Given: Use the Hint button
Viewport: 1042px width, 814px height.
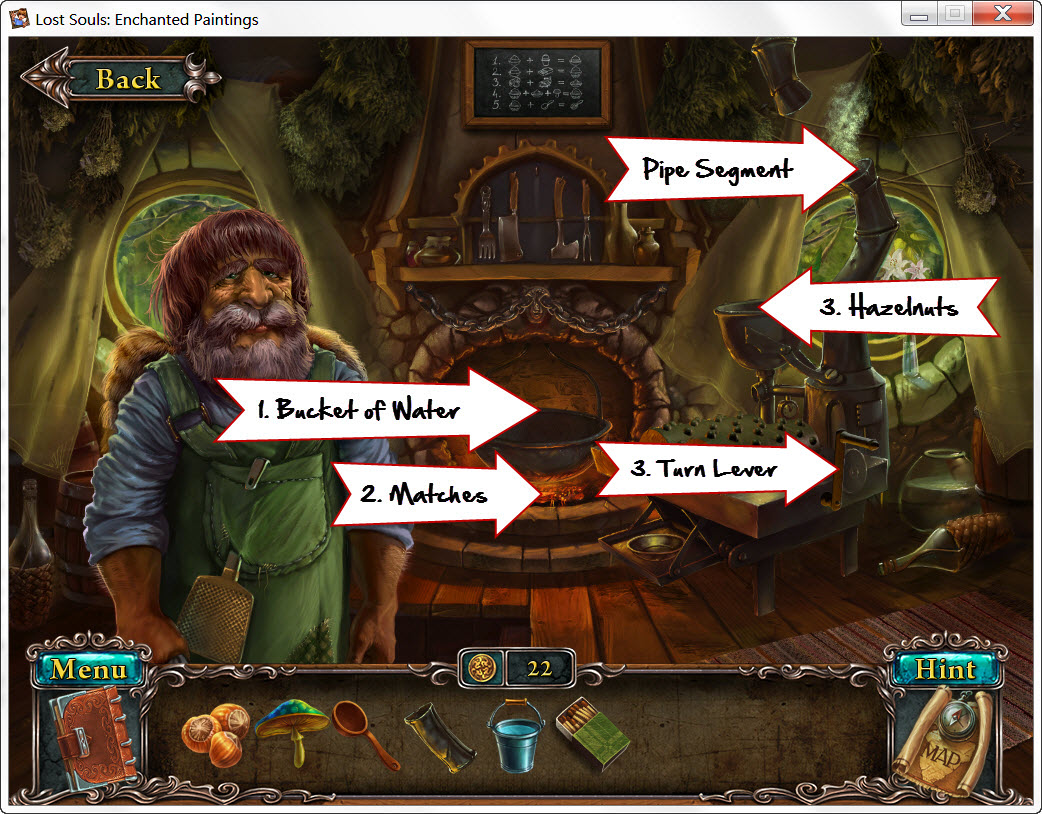Looking at the screenshot, I should pos(945,669).
